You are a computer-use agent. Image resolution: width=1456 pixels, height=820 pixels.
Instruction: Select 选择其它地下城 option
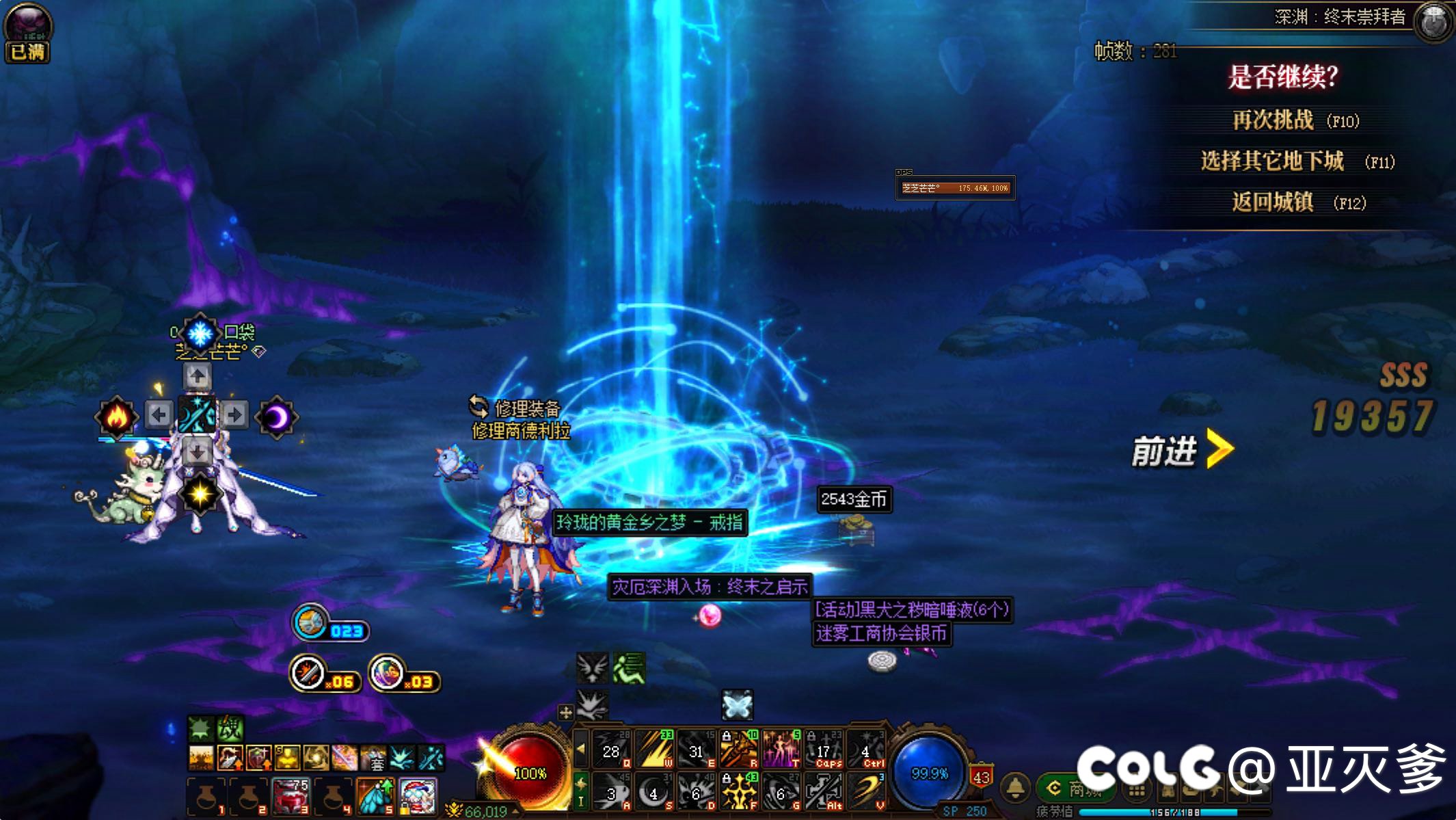coord(1272,161)
